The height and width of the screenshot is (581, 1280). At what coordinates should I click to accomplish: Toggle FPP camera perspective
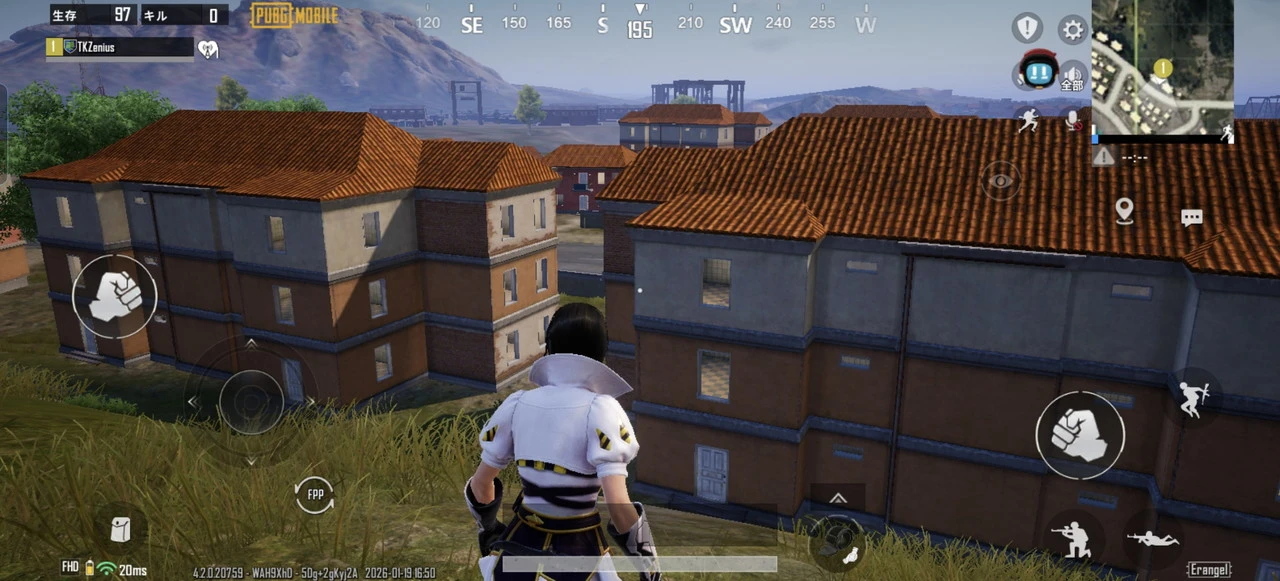point(314,495)
